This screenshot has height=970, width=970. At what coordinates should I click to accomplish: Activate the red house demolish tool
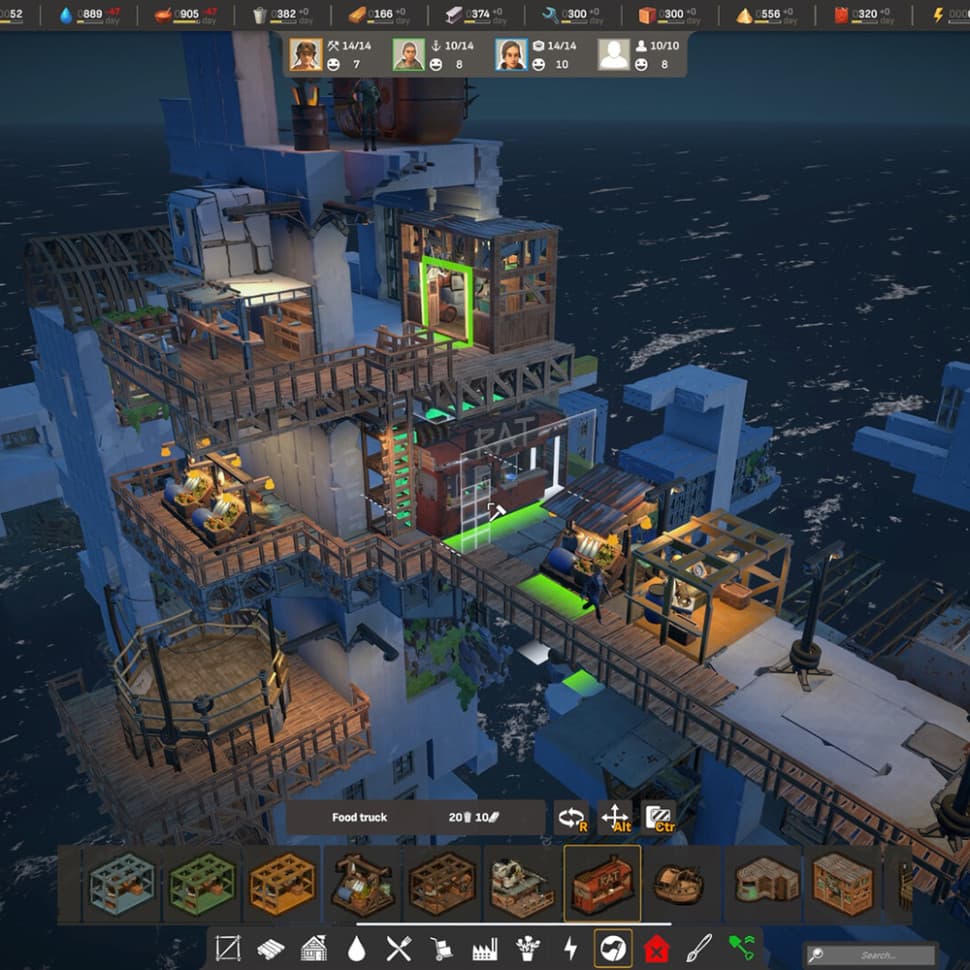[656, 947]
